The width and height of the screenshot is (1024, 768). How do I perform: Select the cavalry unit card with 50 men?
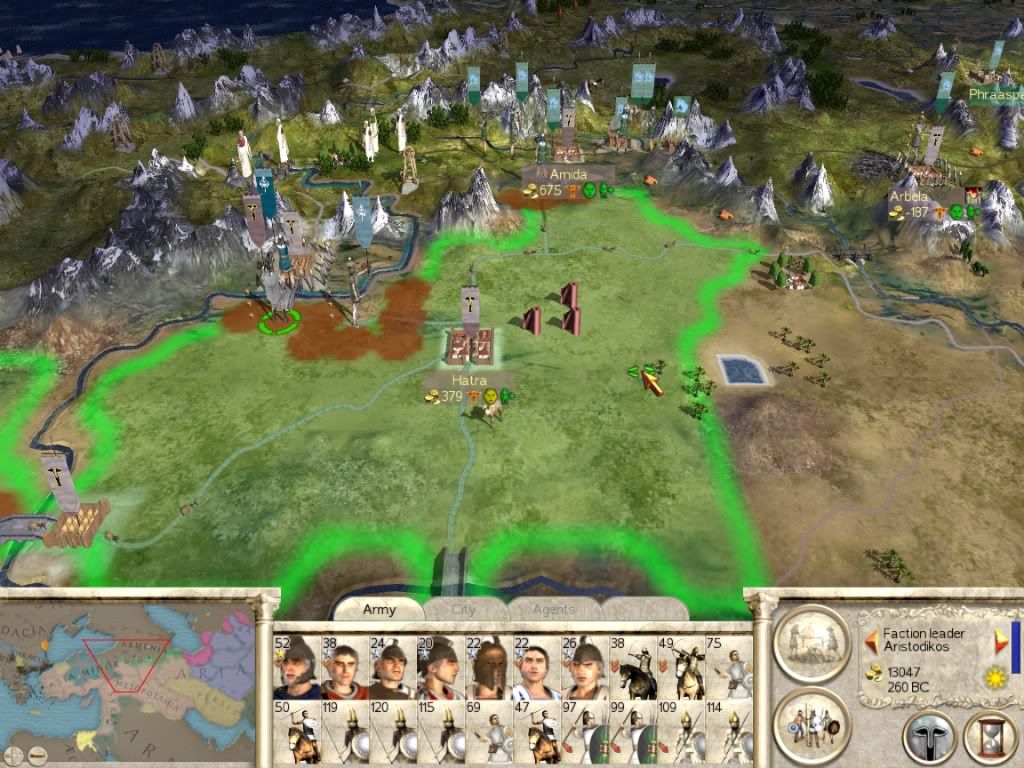(296, 733)
